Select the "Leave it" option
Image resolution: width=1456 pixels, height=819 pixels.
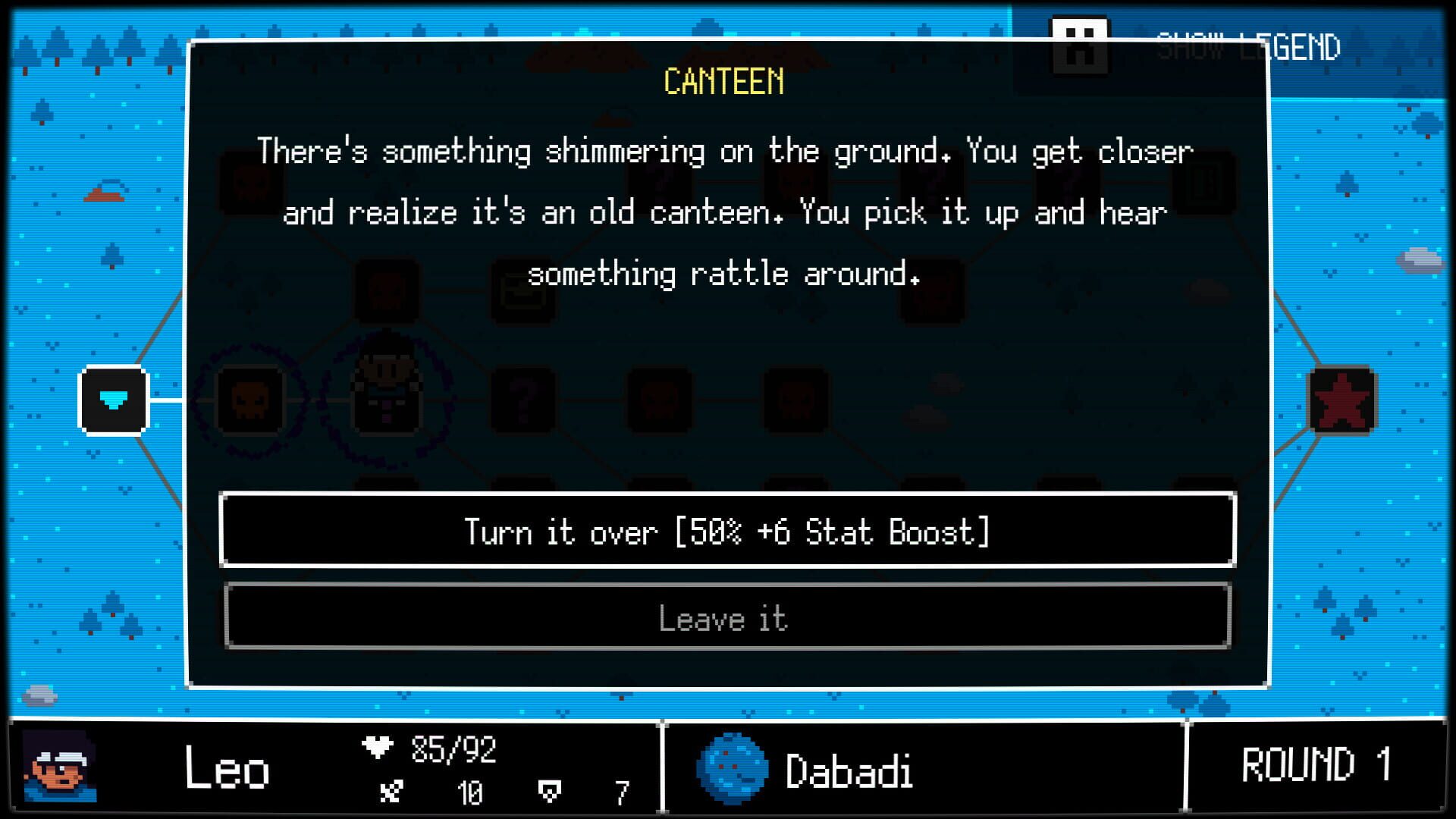click(726, 620)
